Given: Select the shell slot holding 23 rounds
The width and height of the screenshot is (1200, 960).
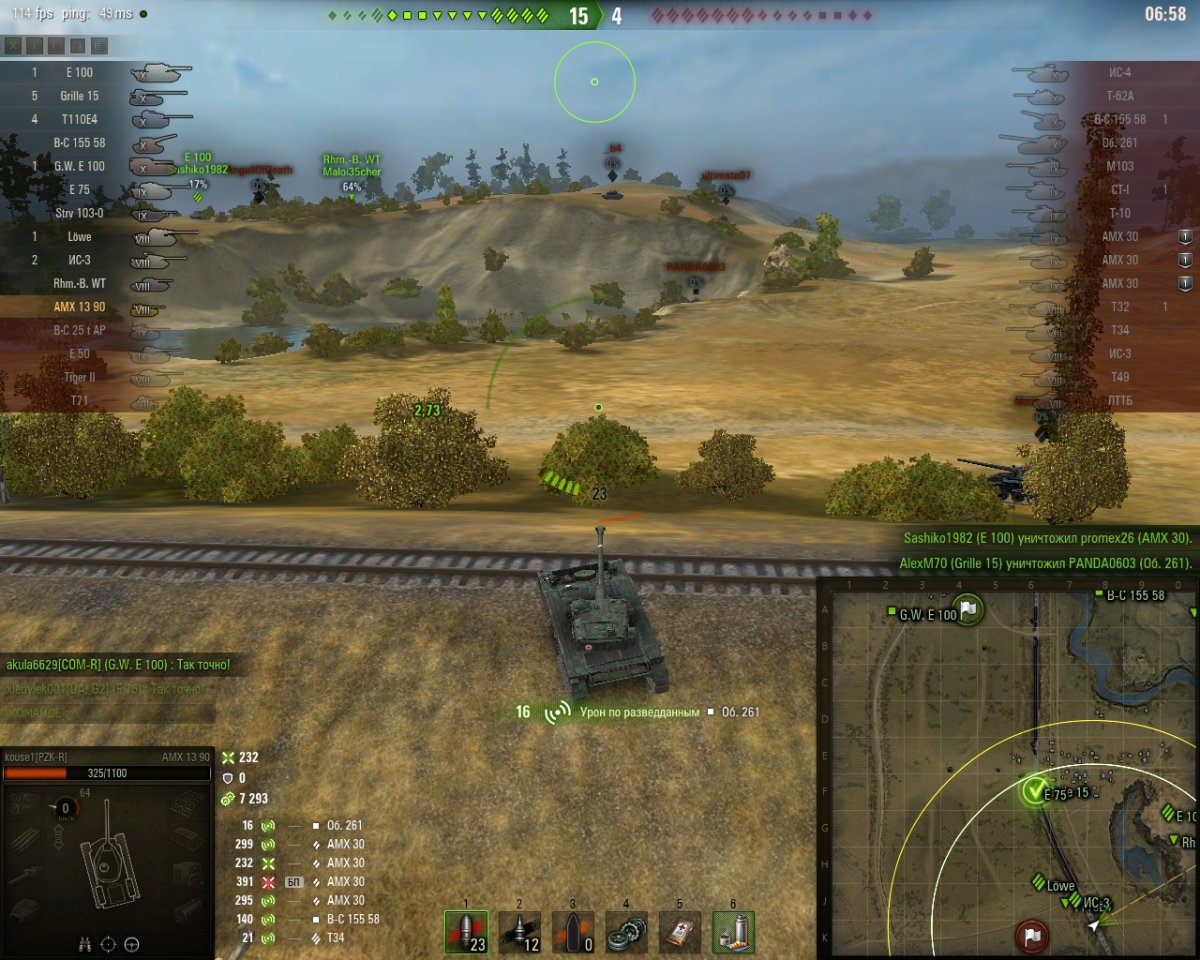Looking at the screenshot, I should pyautogui.click(x=466, y=932).
